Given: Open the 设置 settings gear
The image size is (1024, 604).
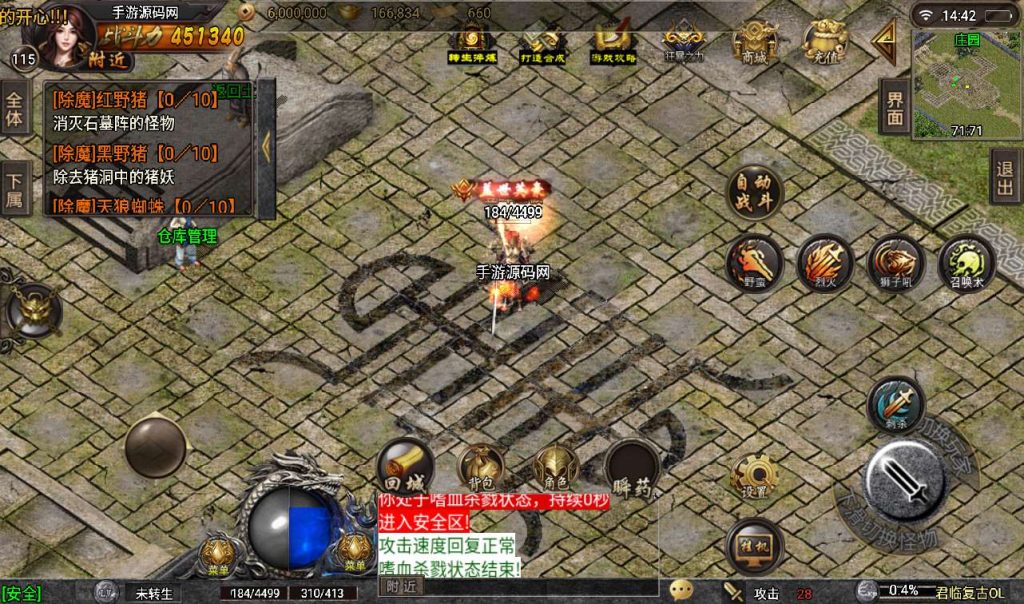Looking at the screenshot, I should [754, 478].
